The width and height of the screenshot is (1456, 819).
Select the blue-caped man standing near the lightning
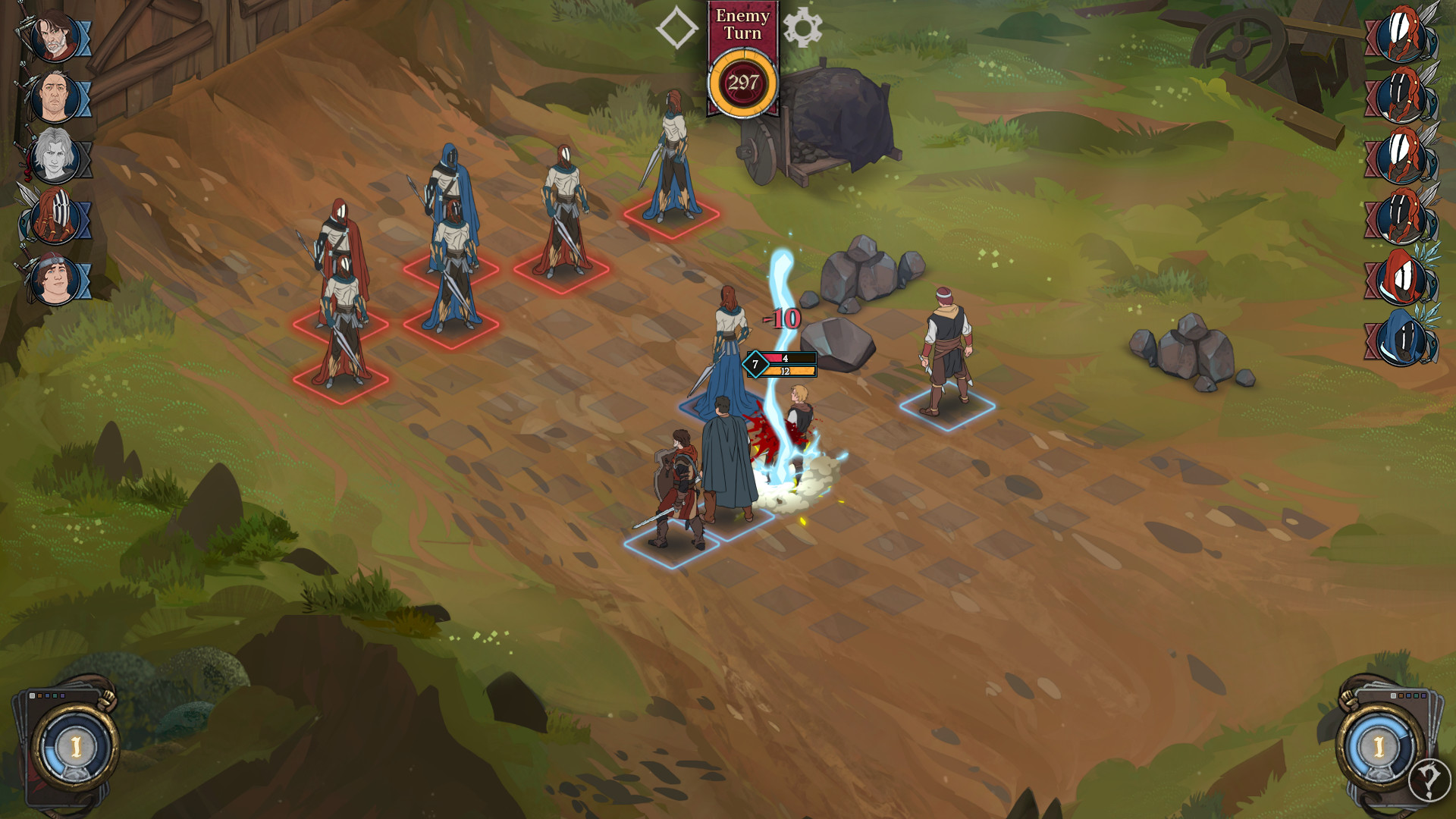[x=726, y=455]
